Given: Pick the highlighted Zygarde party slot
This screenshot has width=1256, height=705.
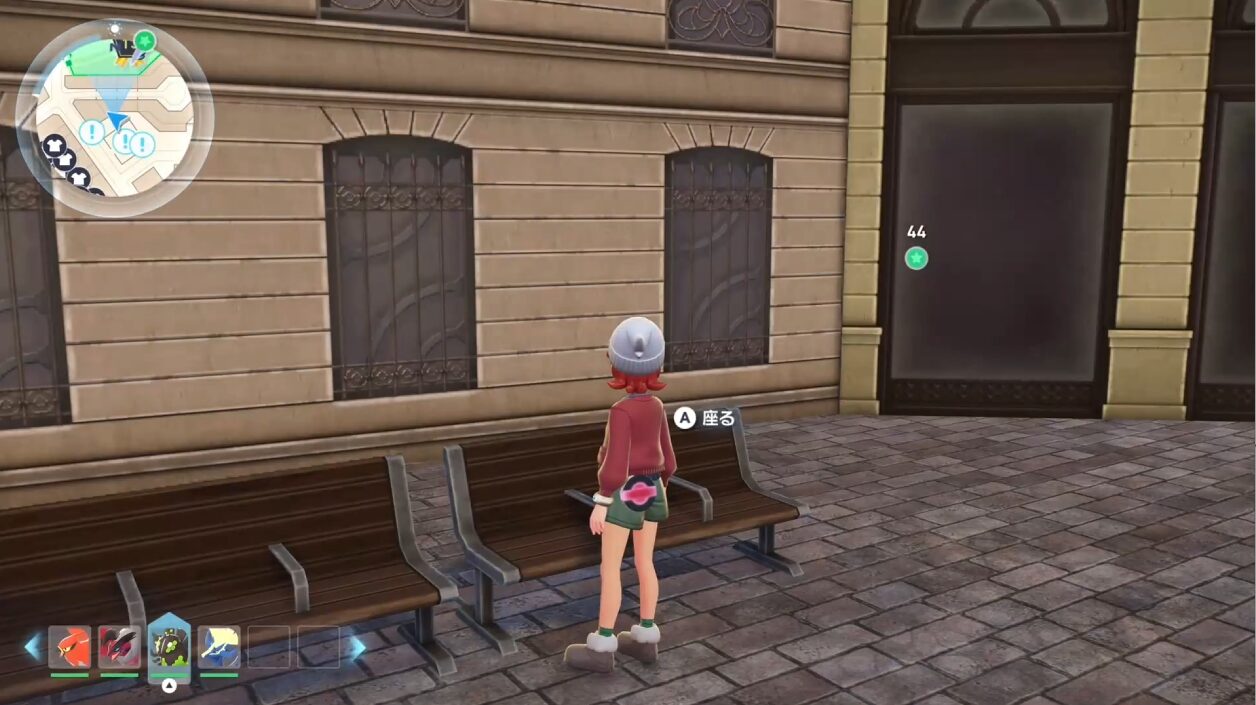Looking at the screenshot, I should click(169, 646).
